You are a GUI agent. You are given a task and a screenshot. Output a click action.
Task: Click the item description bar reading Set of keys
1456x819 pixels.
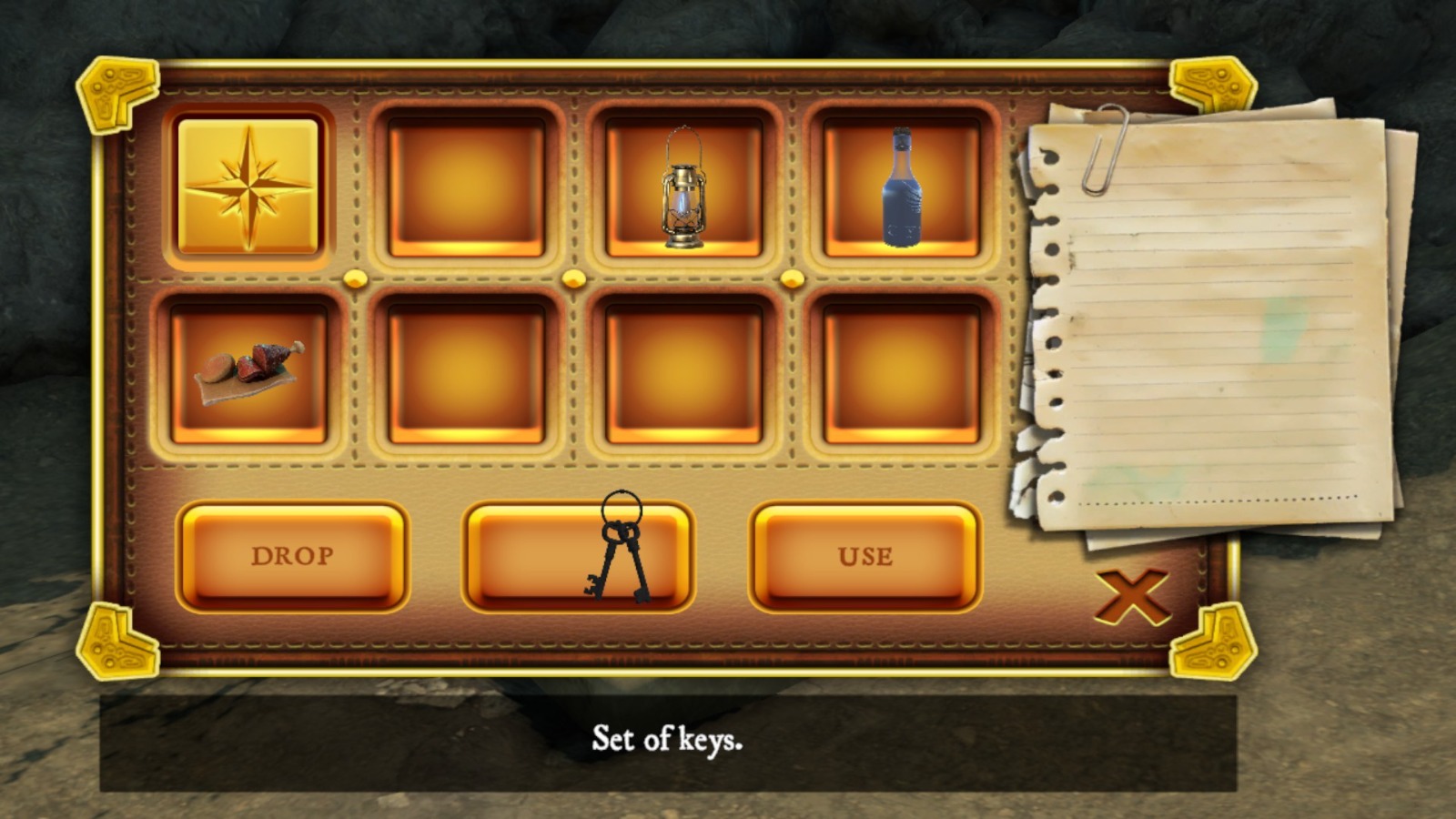[671, 743]
